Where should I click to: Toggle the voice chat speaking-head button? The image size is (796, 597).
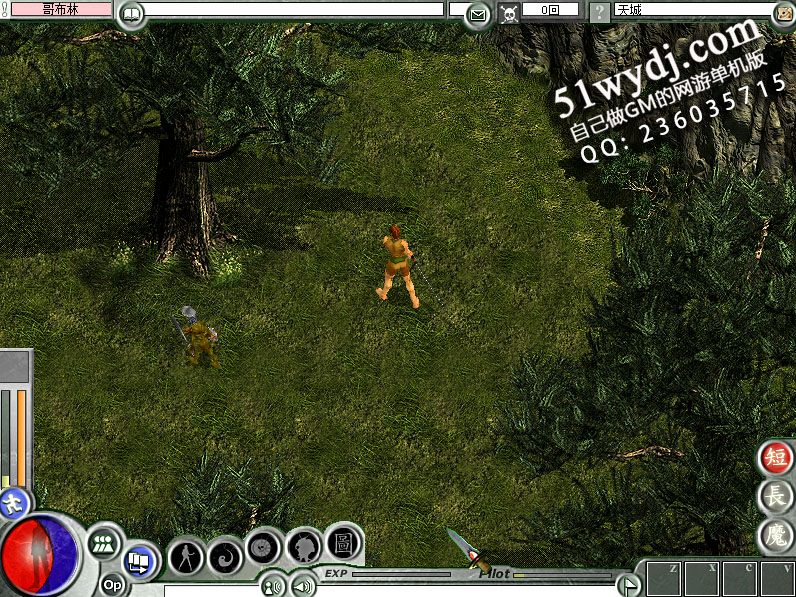(x=271, y=586)
